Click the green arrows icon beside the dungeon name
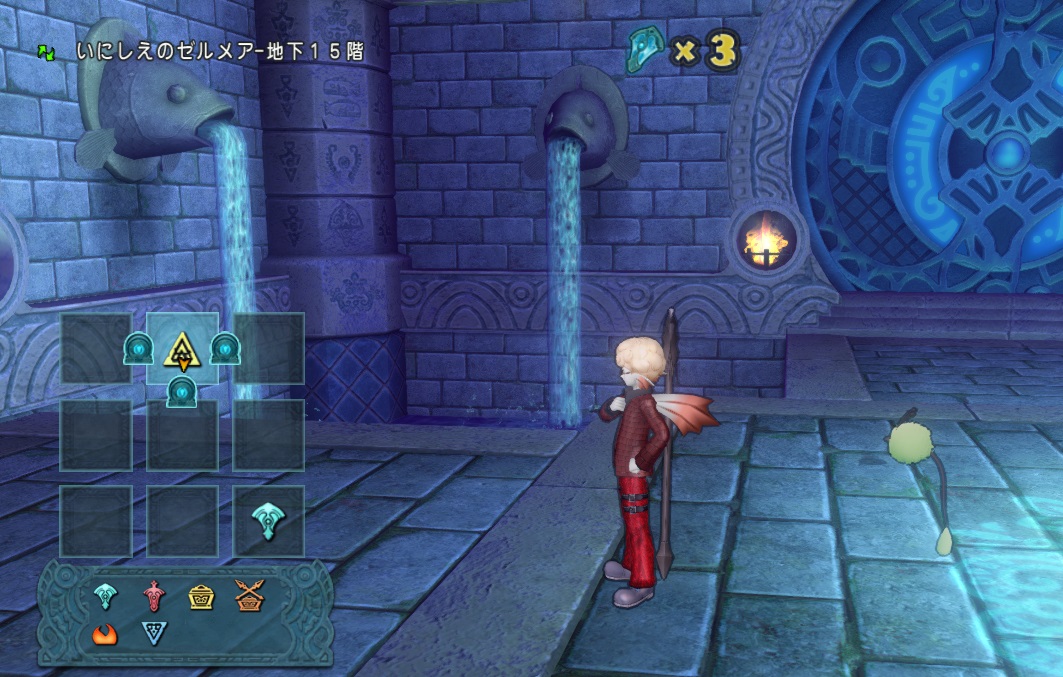 tap(46, 50)
